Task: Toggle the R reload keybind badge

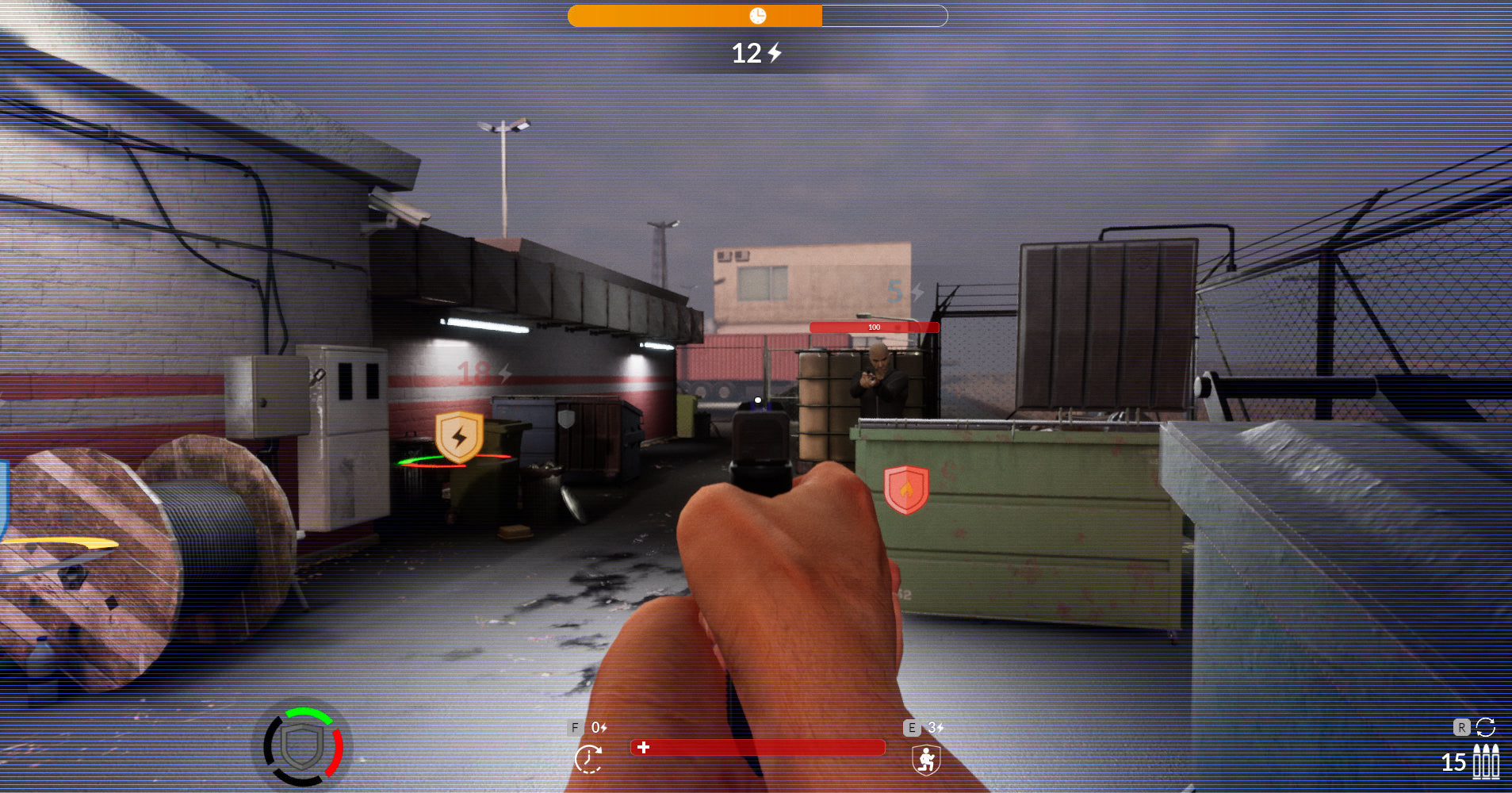Action: coord(1461,726)
